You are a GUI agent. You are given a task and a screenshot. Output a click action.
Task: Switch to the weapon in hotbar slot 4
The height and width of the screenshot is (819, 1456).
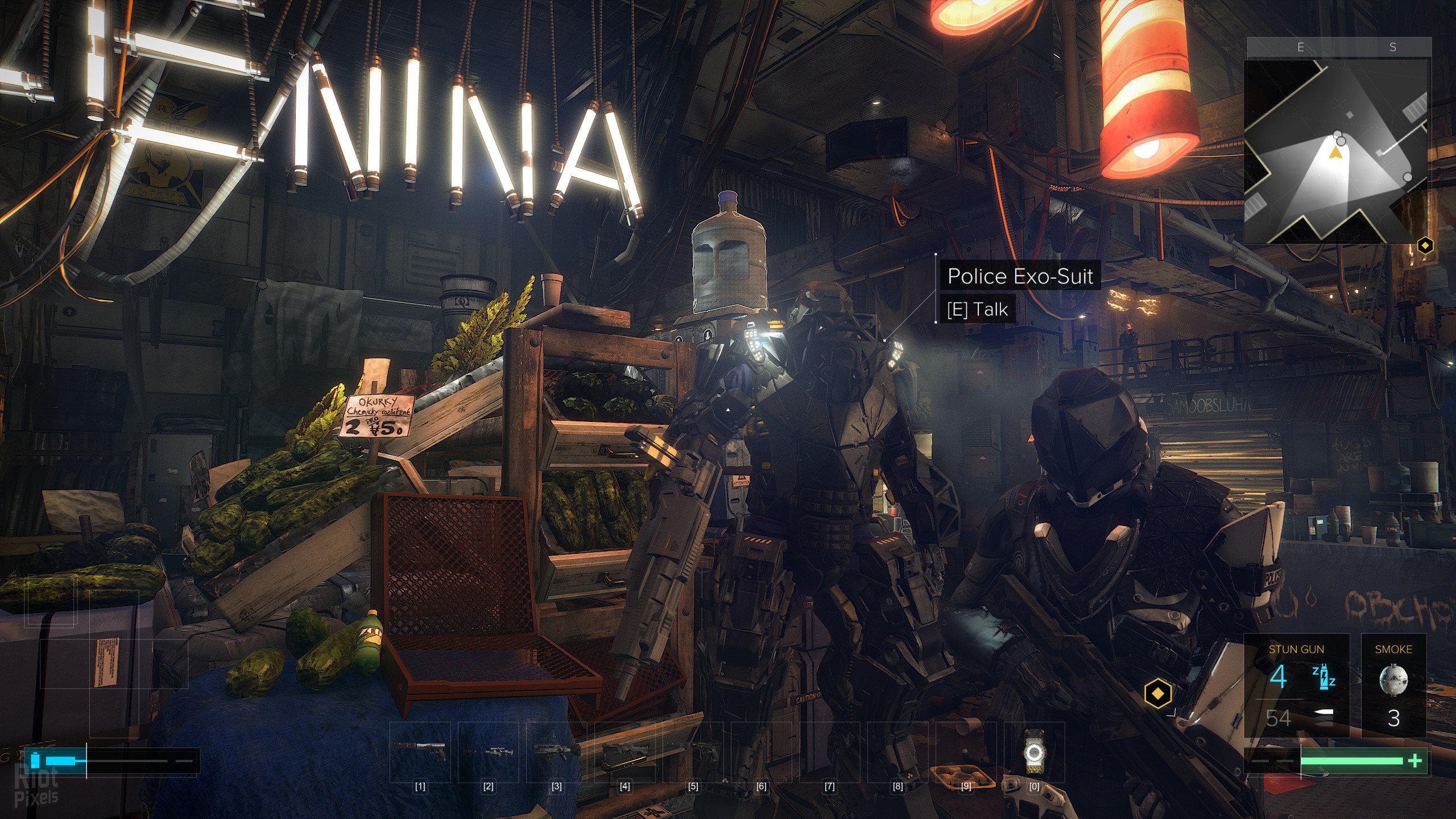624,751
